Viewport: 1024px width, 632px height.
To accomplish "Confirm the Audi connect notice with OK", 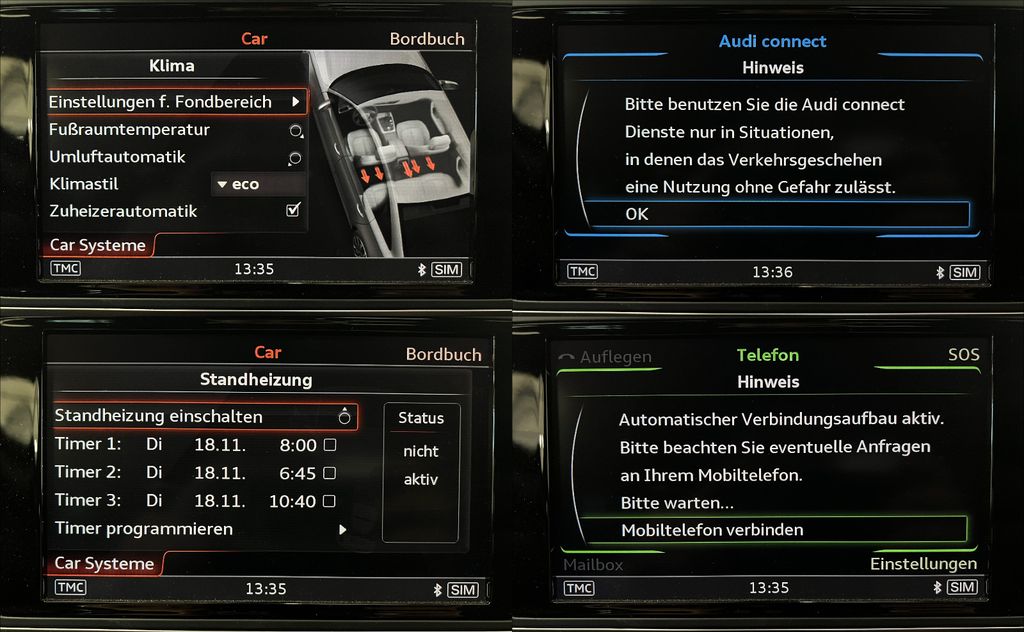I will 775,214.
